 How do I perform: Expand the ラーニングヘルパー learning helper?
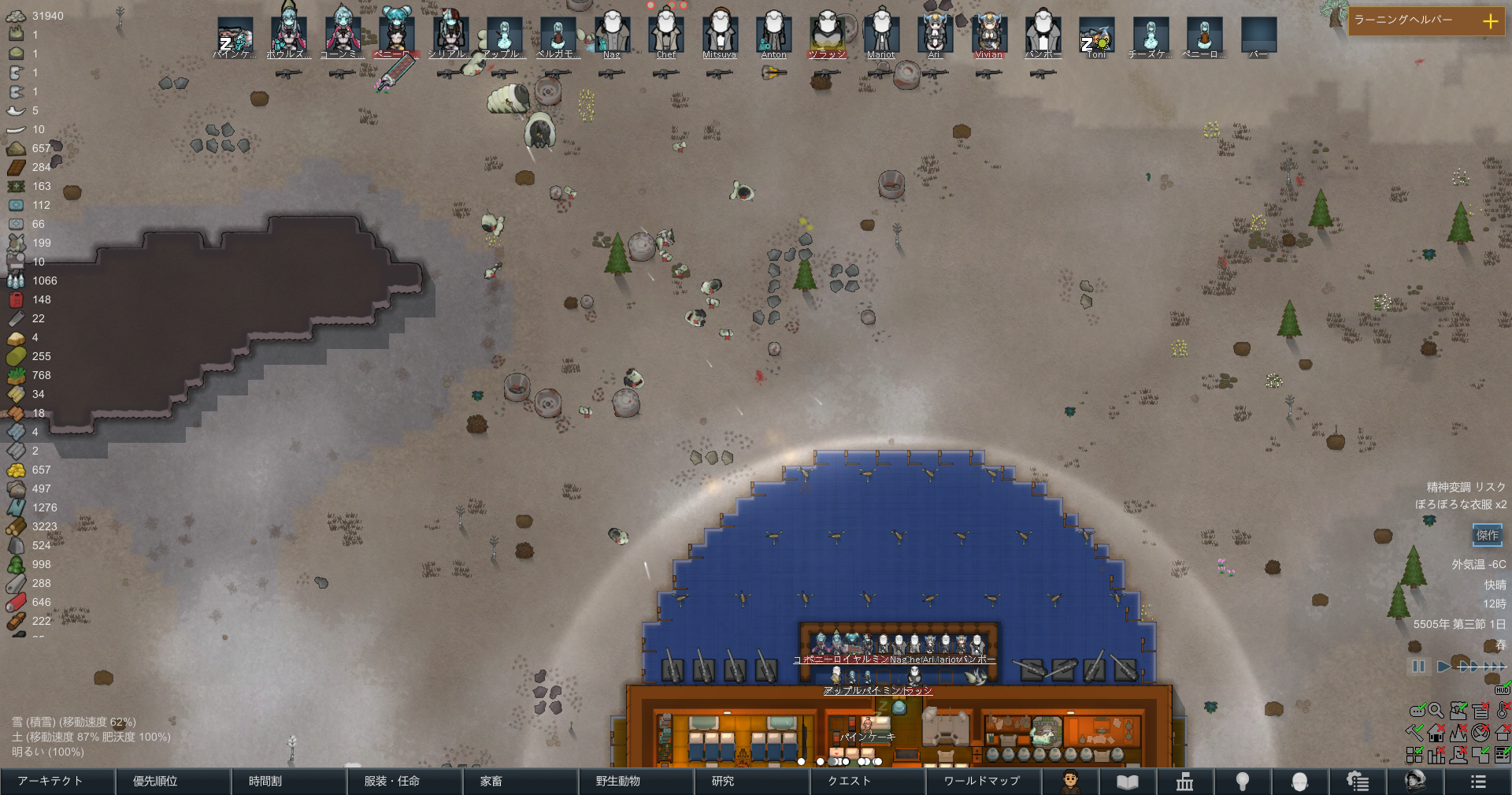pos(1490,21)
